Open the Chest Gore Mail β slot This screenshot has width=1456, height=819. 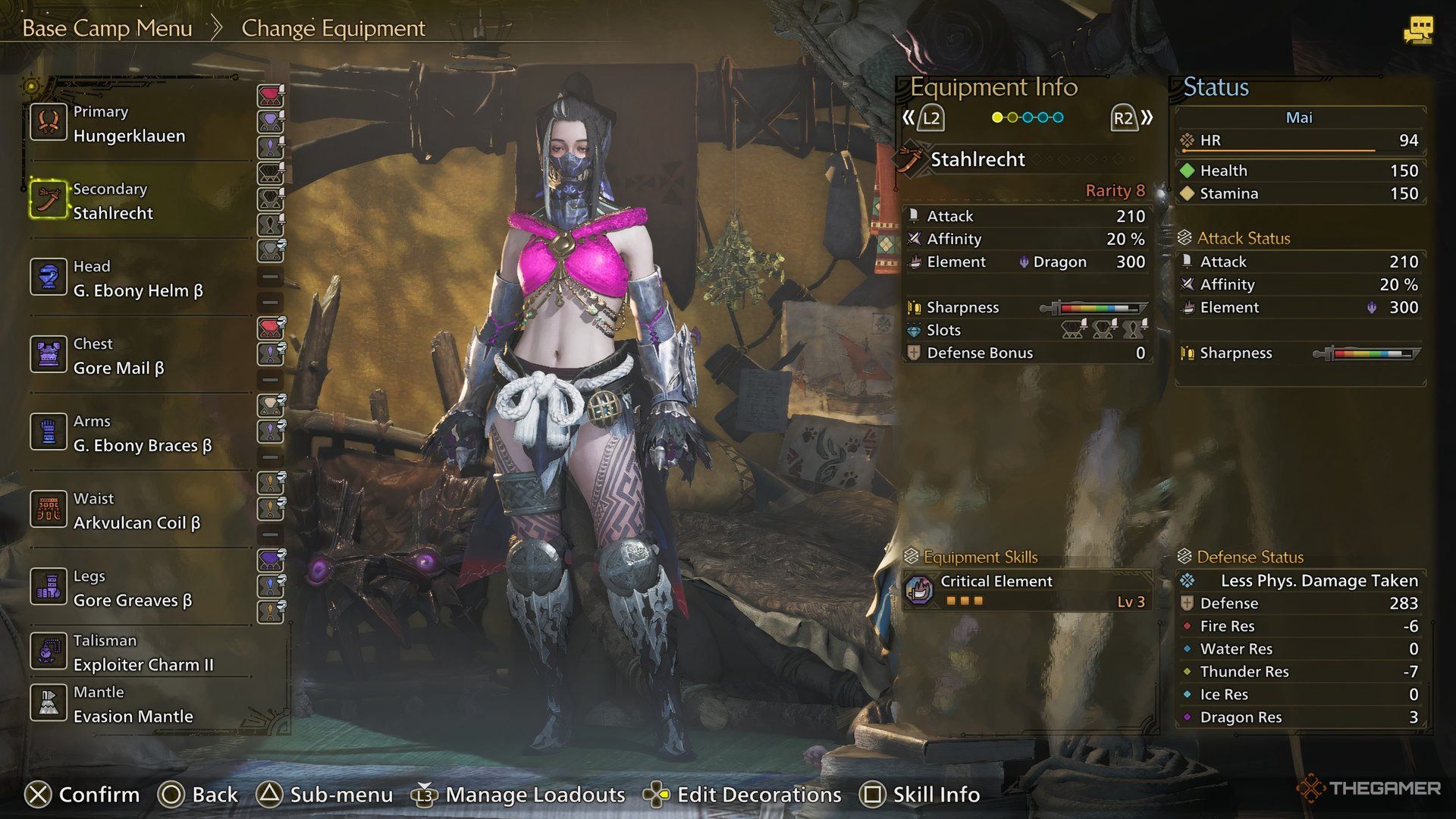[118, 356]
